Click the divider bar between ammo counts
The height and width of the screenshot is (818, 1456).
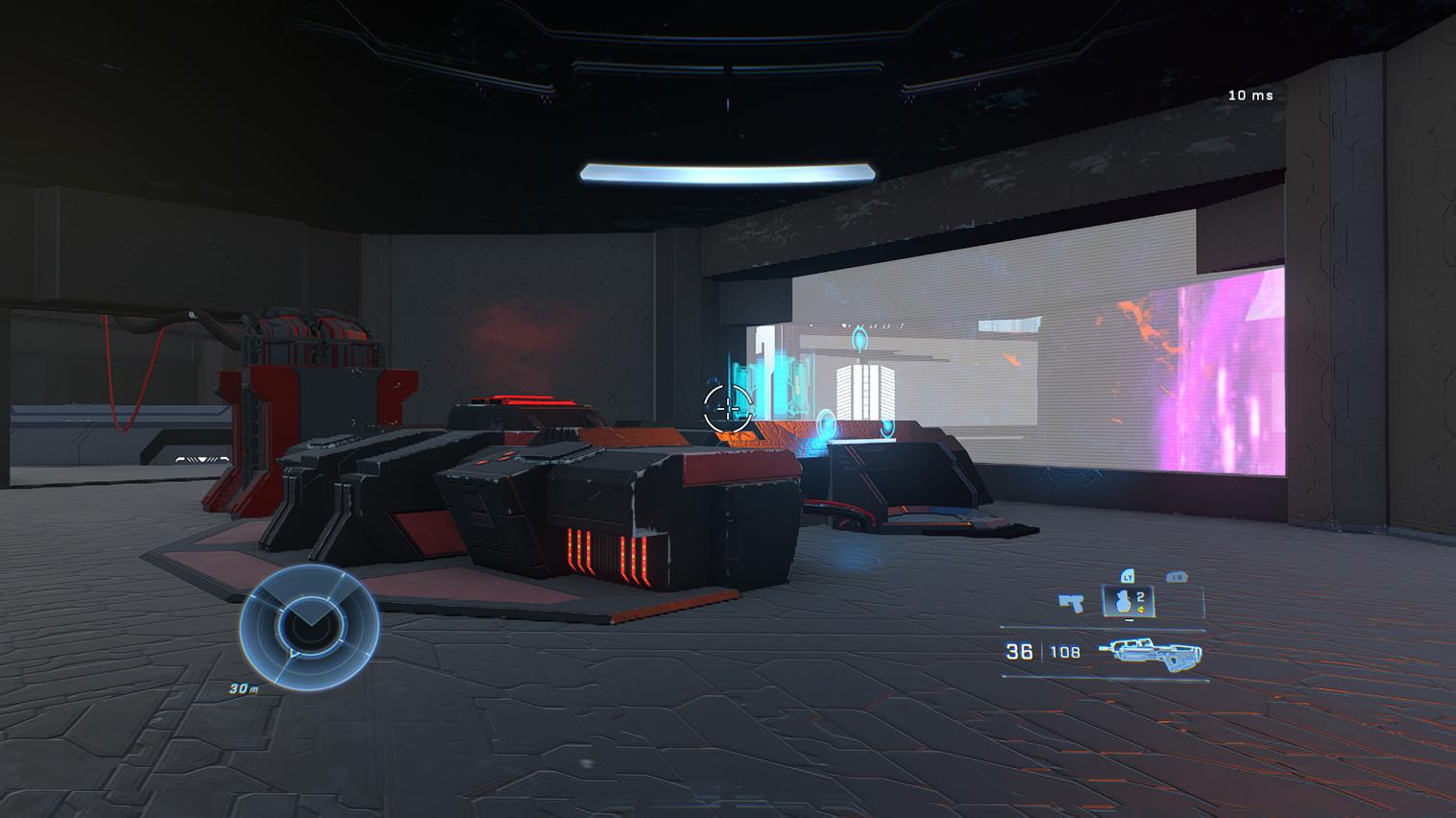[x=1041, y=649]
